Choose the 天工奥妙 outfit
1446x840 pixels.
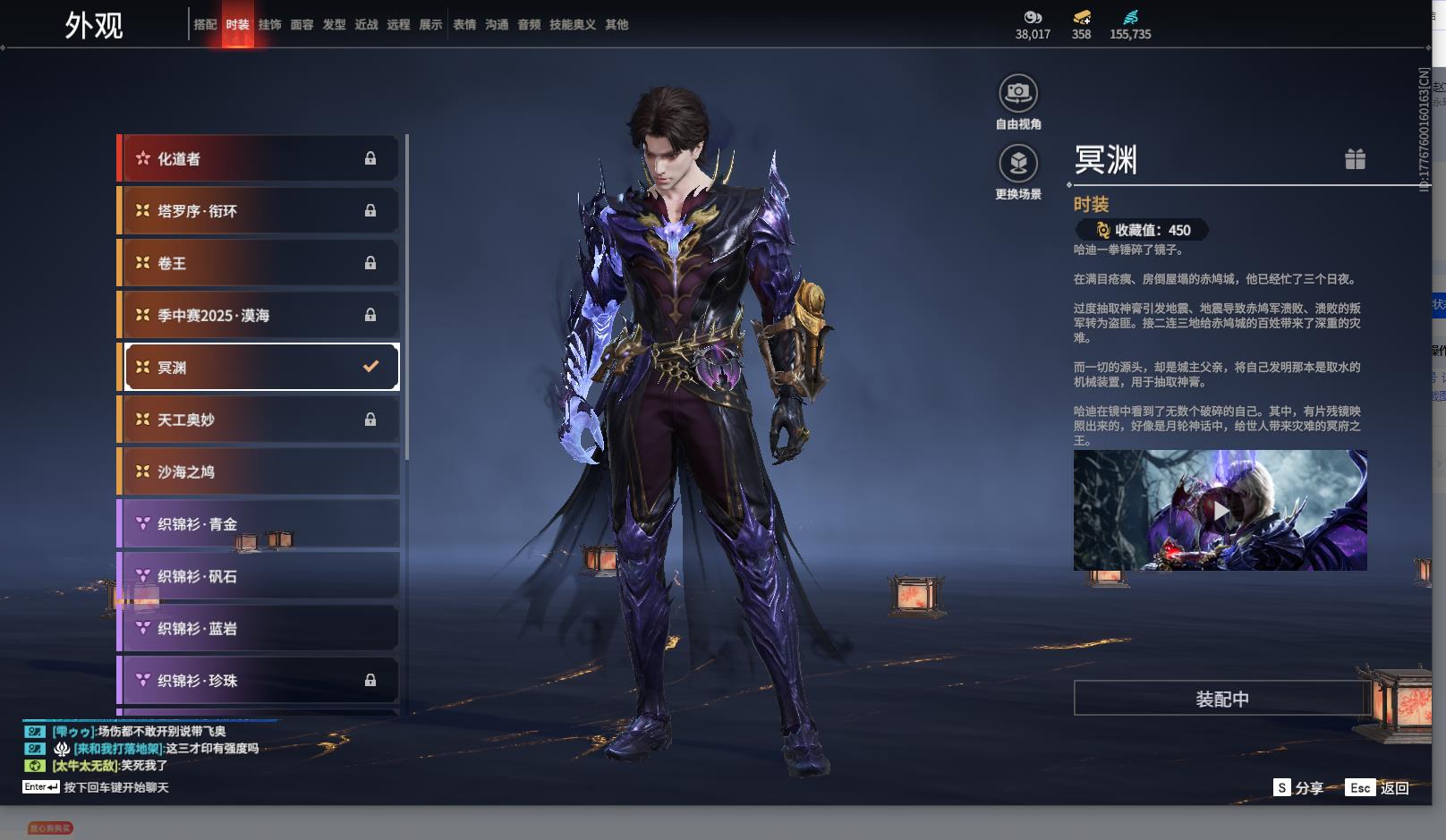click(259, 420)
